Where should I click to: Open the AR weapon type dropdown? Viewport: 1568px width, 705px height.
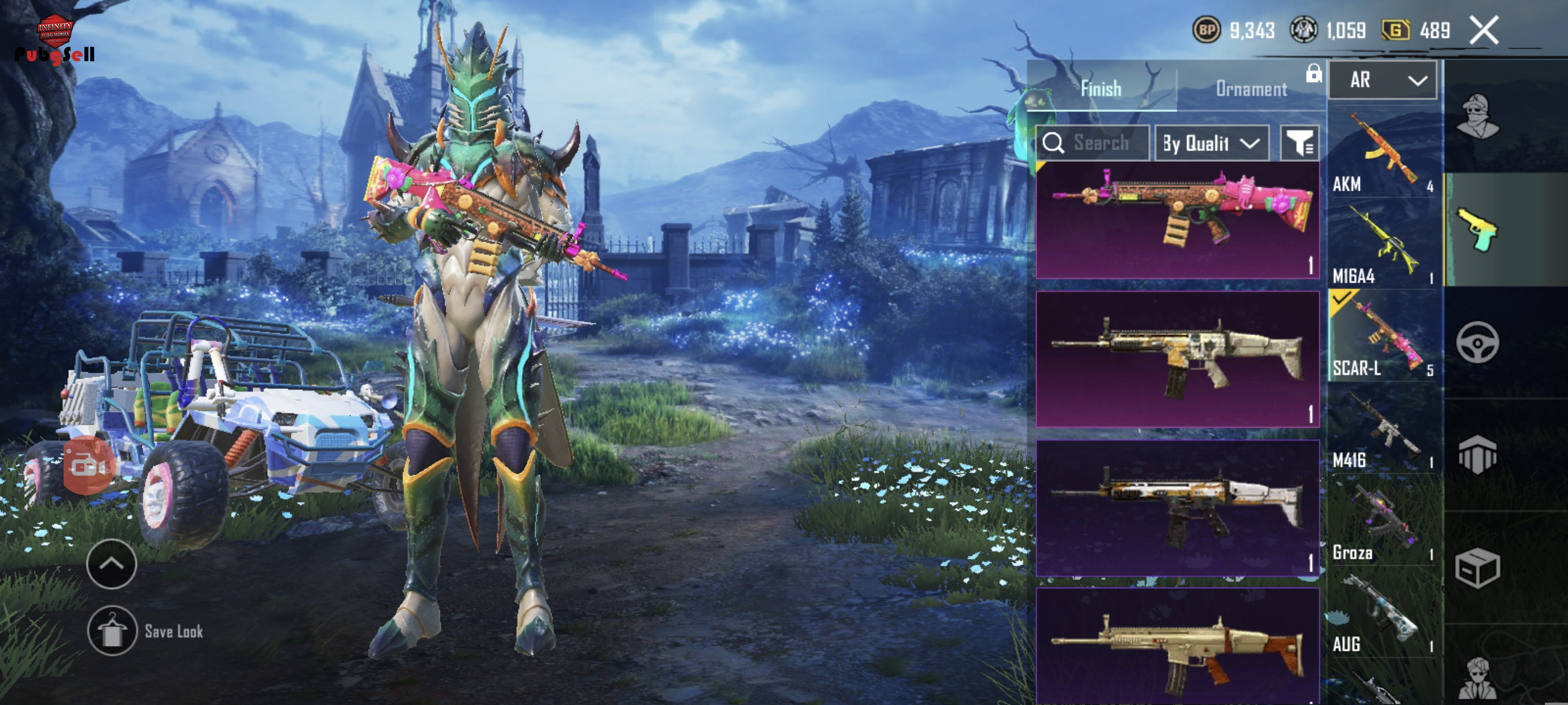[1382, 80]
